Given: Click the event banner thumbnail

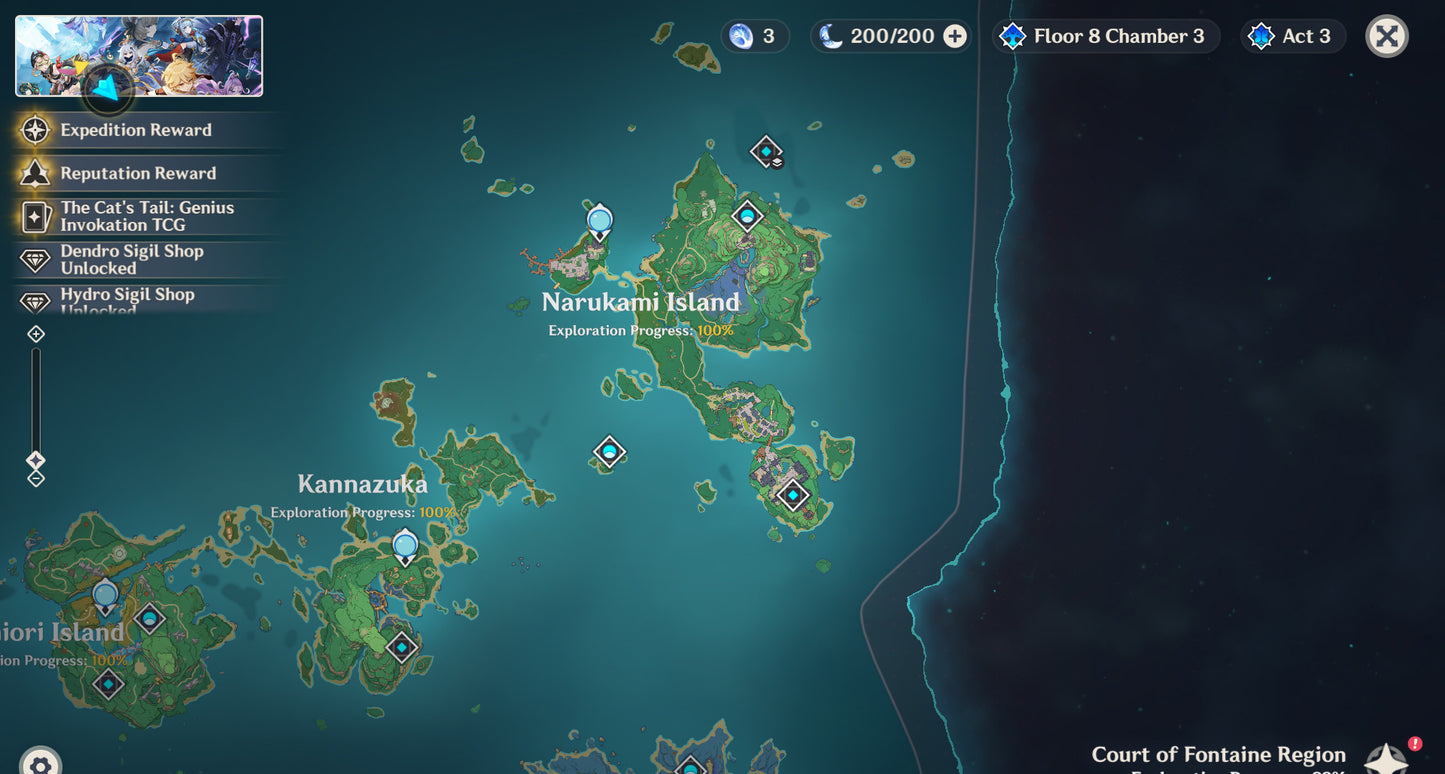Looking at the screenshot, I should [139, 56].
